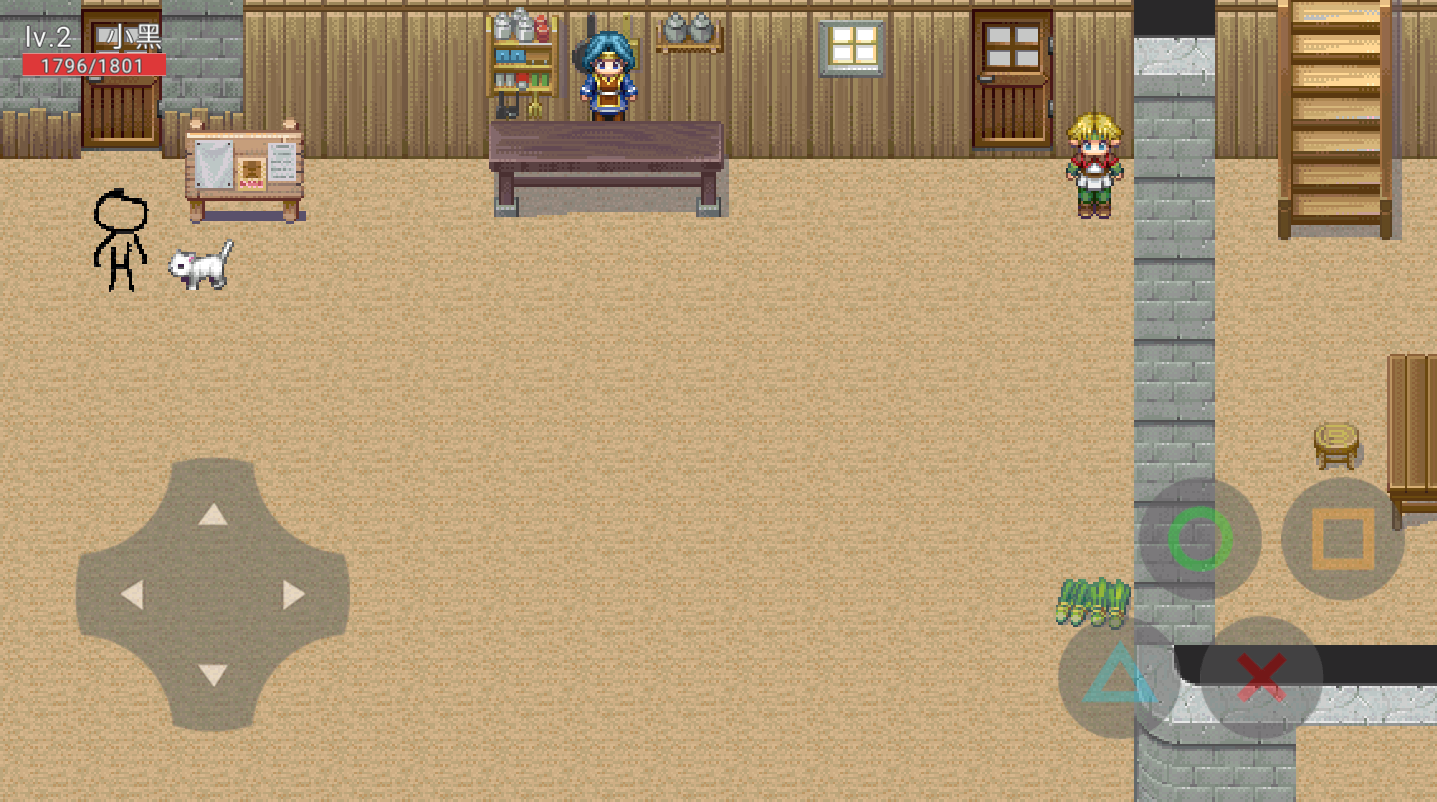This screenshot has height=802, width=1437.
Task: Tap the teal triangle action button
Action: [x=1119, y=677]
